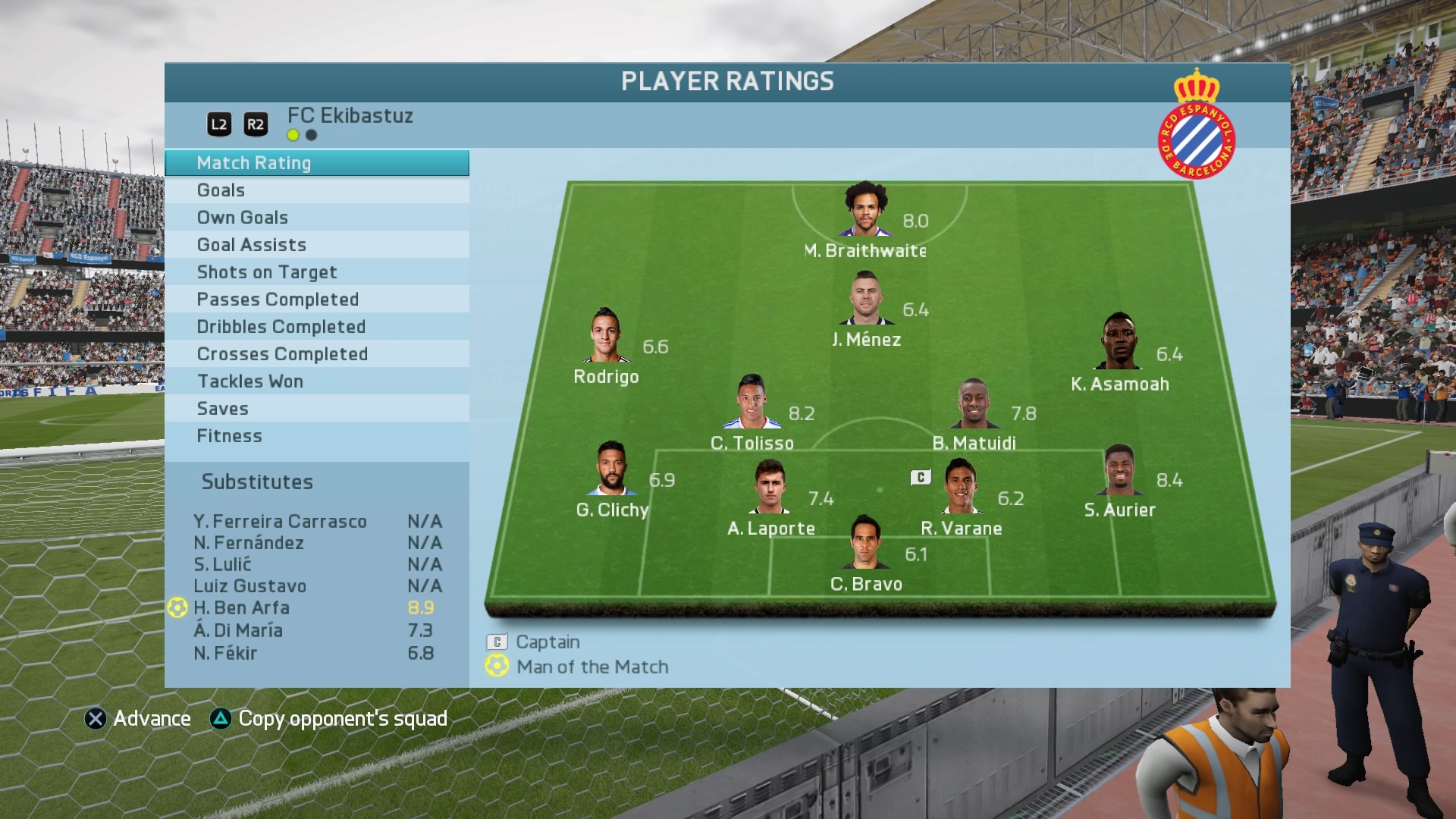Image resolution: width=1456 pixels, height=819 pixels.
Task: Open the Goal Assists category
Action: click(x=316, y=245)
